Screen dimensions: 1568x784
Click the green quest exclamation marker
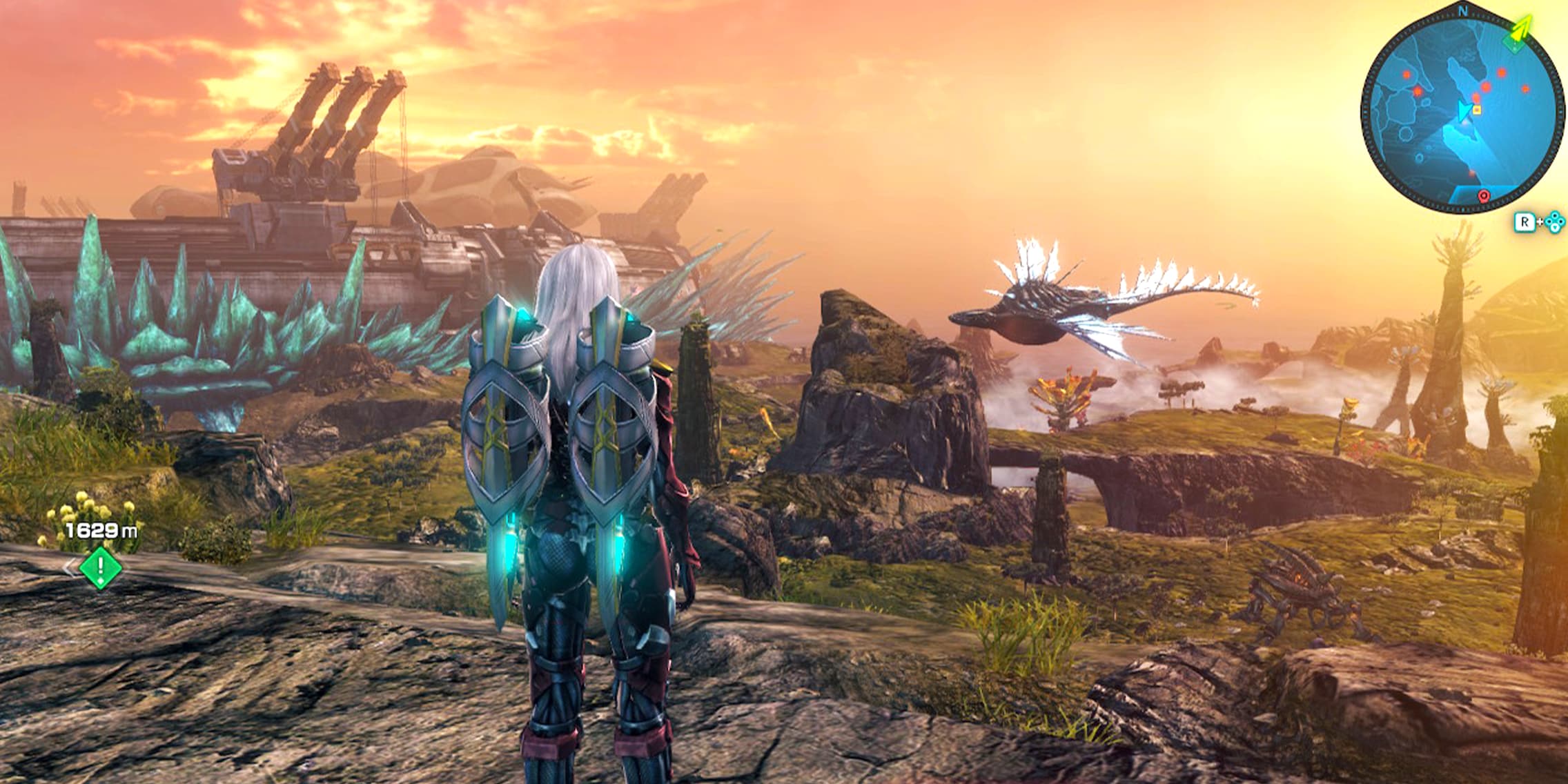point(100,569)
